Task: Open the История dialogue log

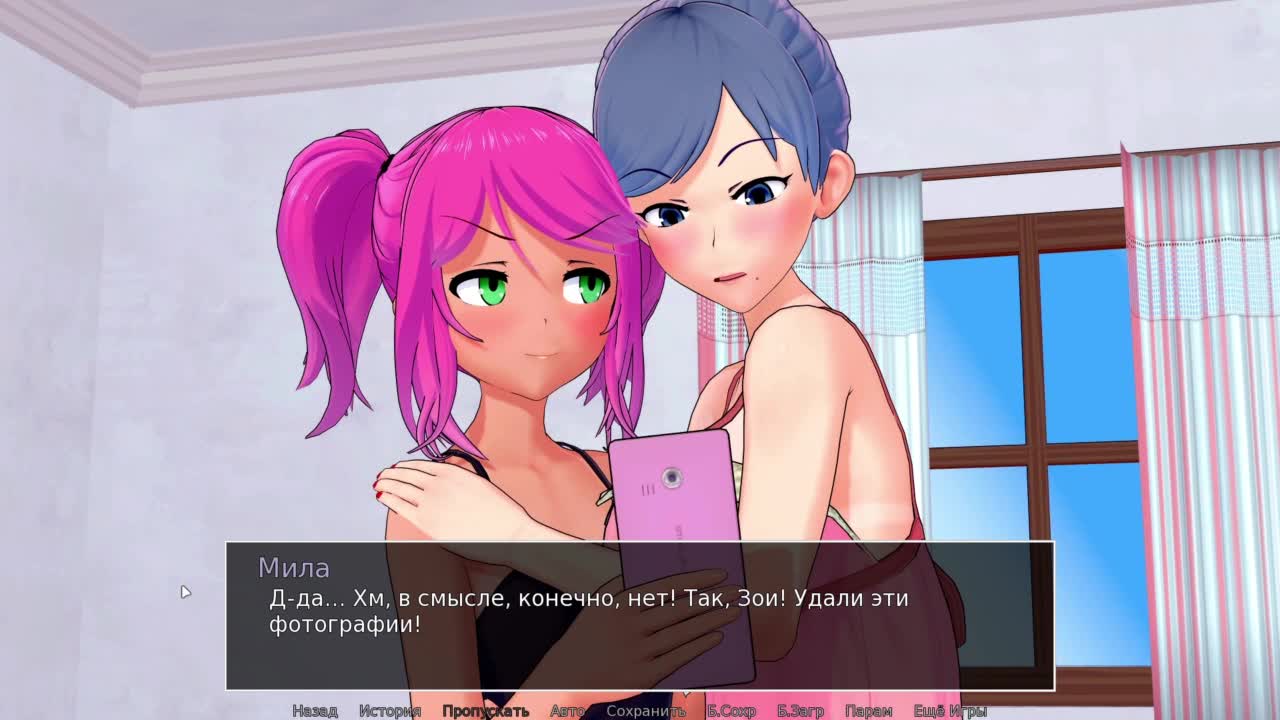Action: pos(390,711)
